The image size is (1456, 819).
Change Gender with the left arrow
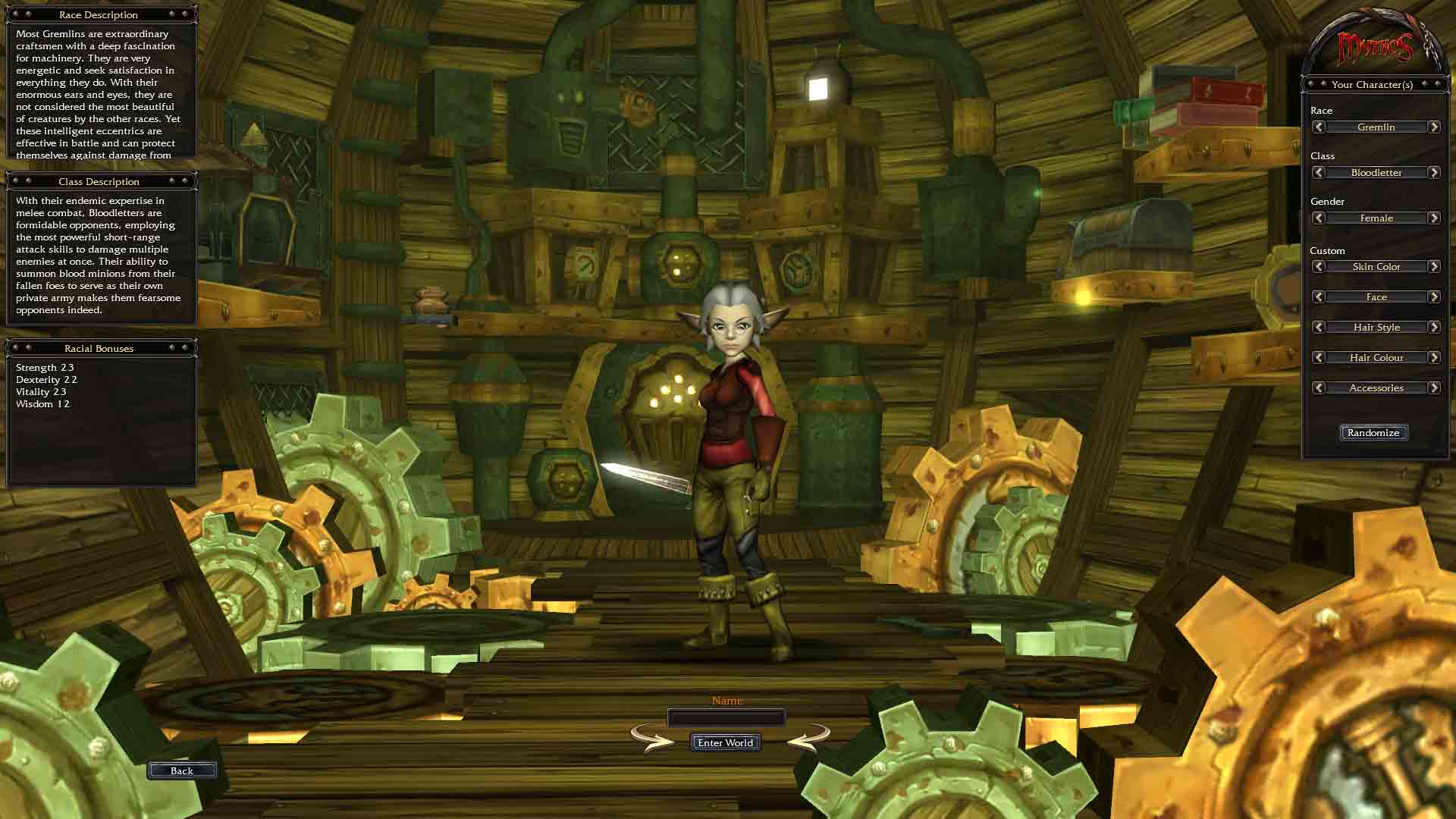coord(1319,218)
